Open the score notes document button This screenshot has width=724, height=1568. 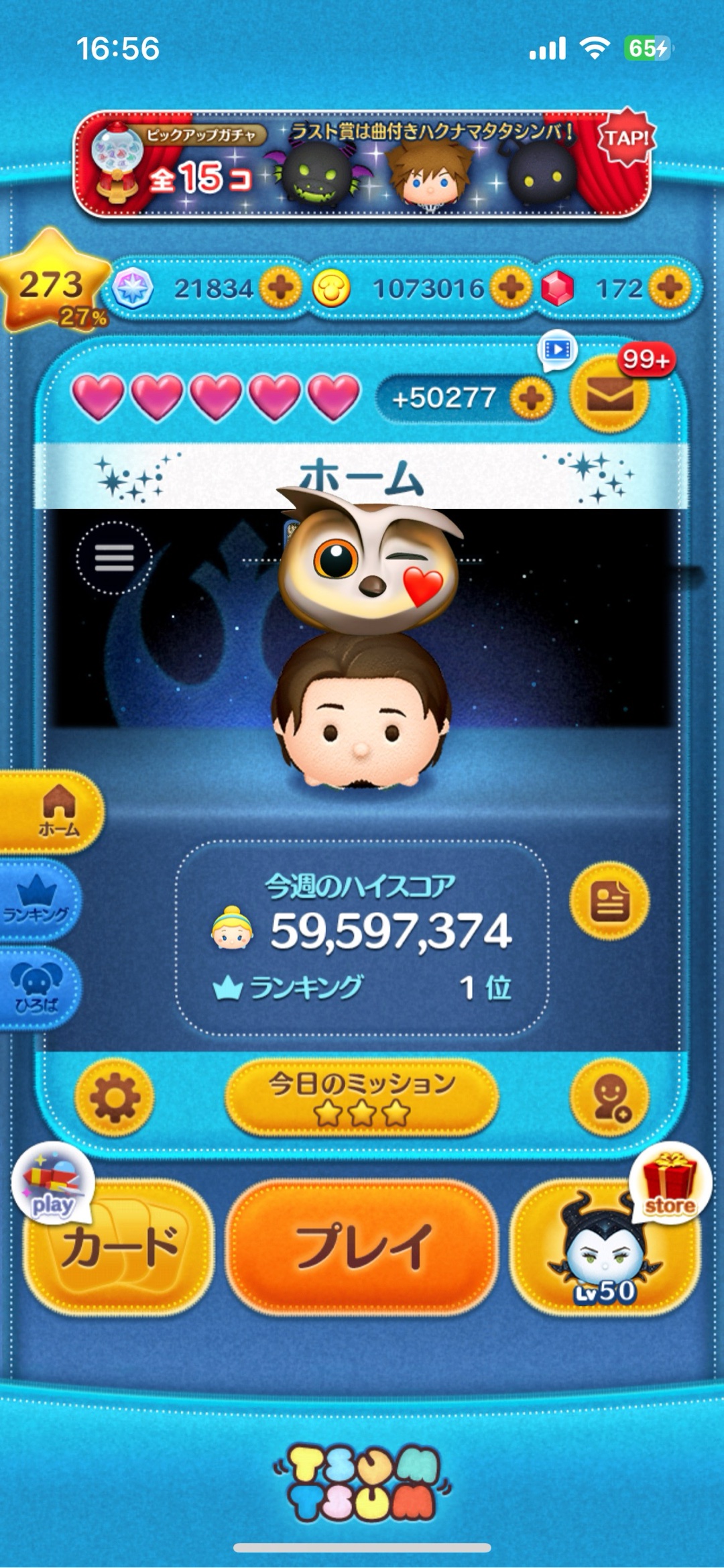pos(609,901)
